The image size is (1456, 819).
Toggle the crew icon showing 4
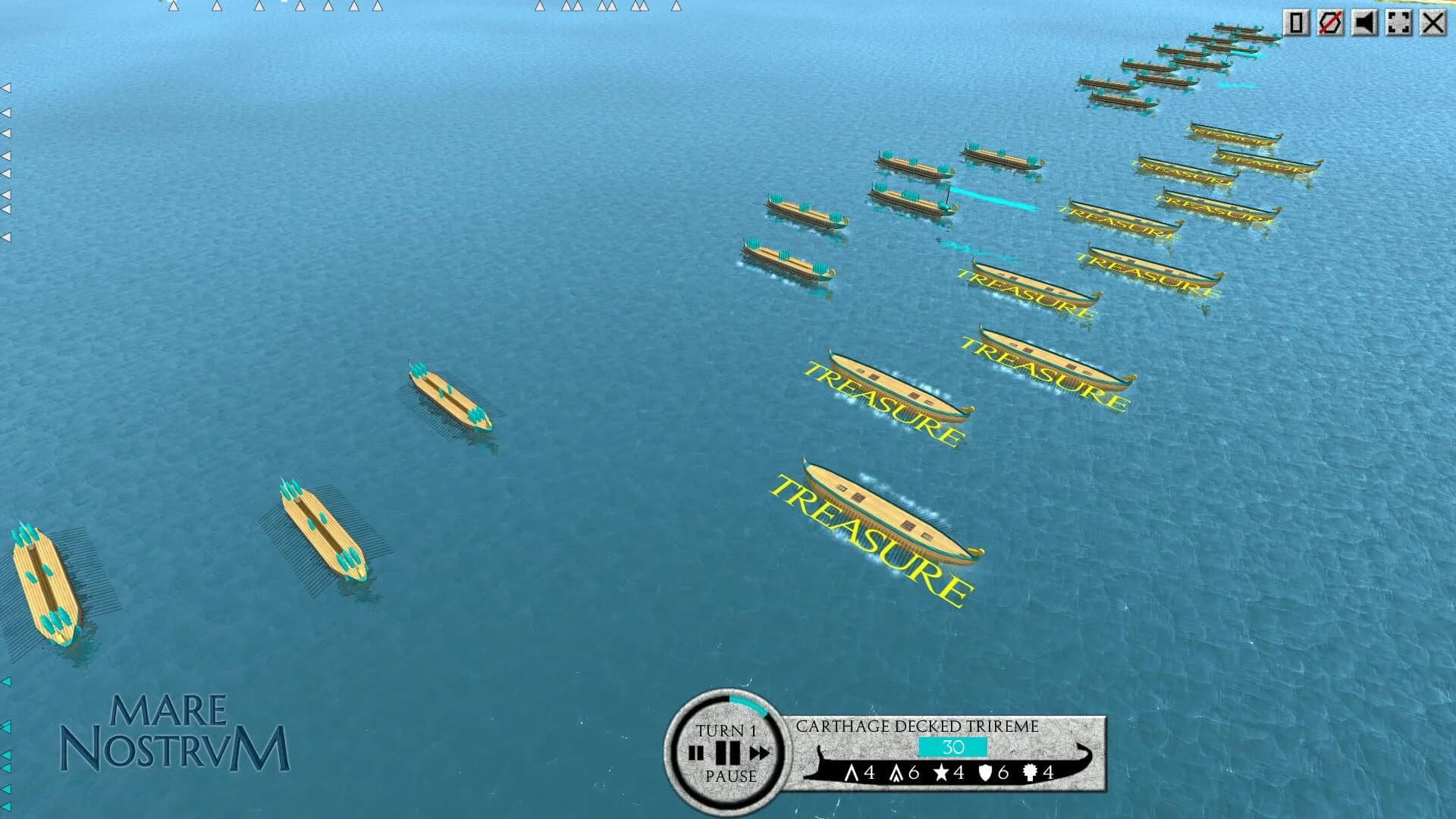coord(1029,773)
